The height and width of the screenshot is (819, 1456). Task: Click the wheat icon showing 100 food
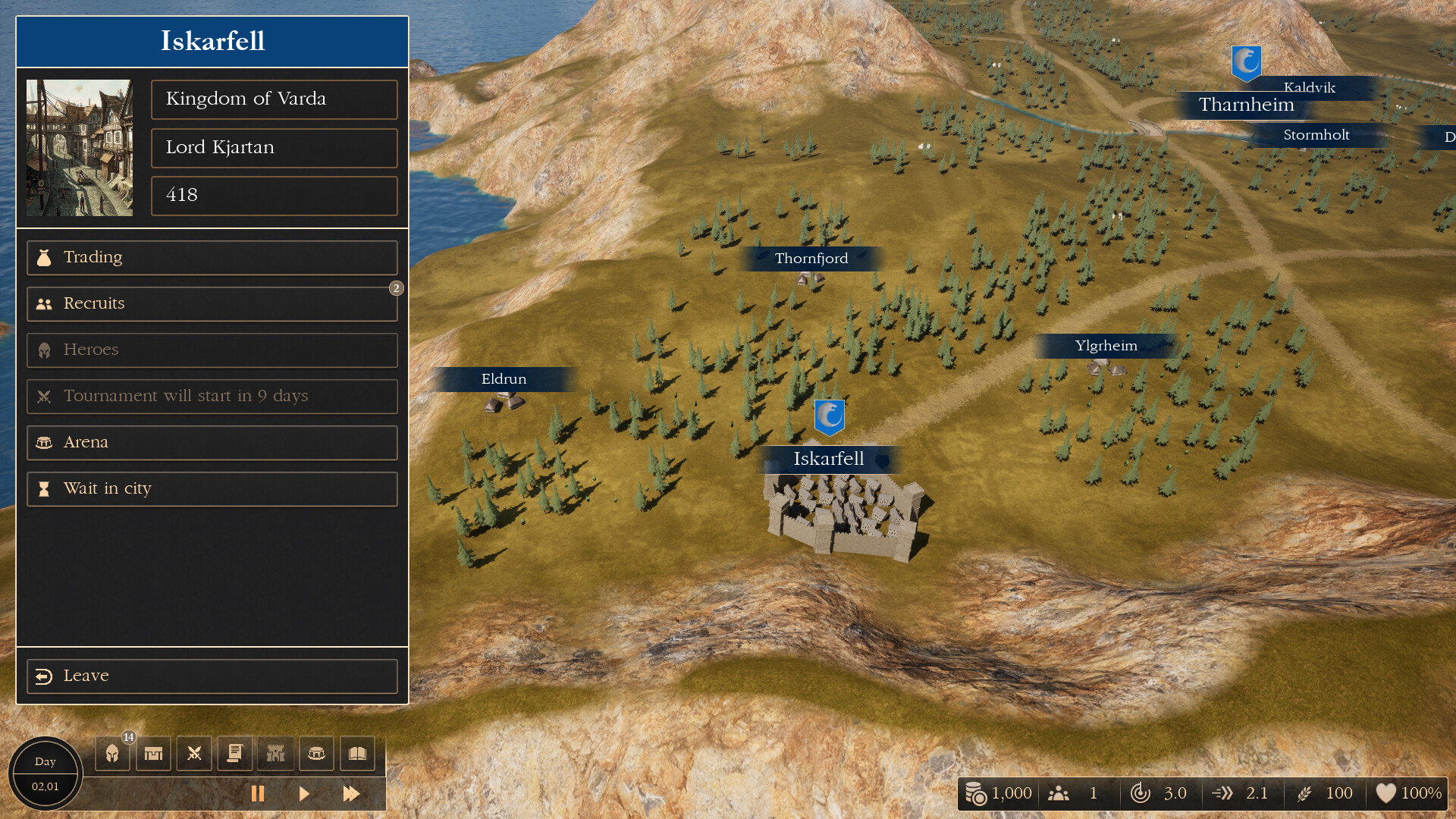[1306, 793]
